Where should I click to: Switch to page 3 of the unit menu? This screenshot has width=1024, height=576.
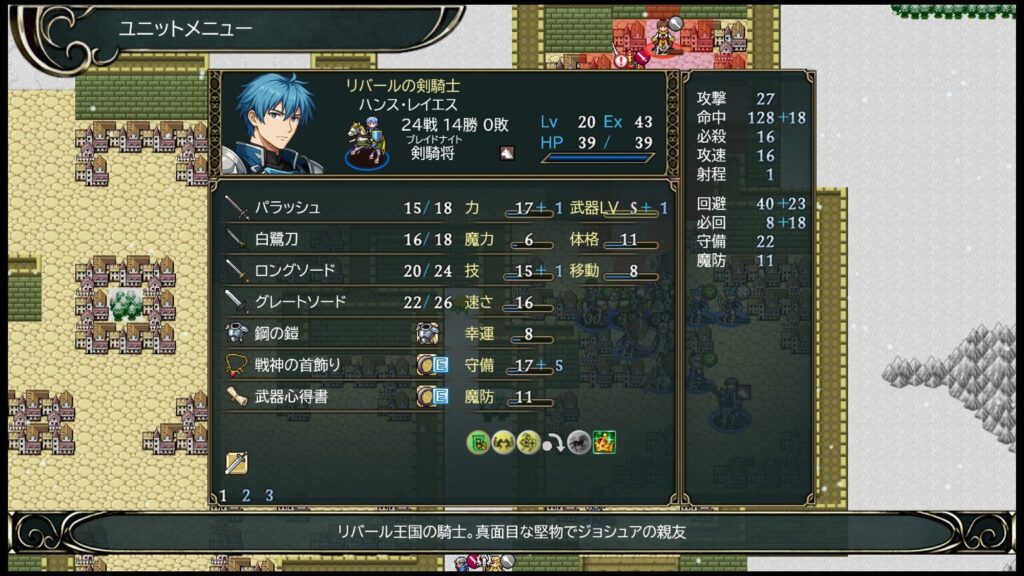click(269, 495)
